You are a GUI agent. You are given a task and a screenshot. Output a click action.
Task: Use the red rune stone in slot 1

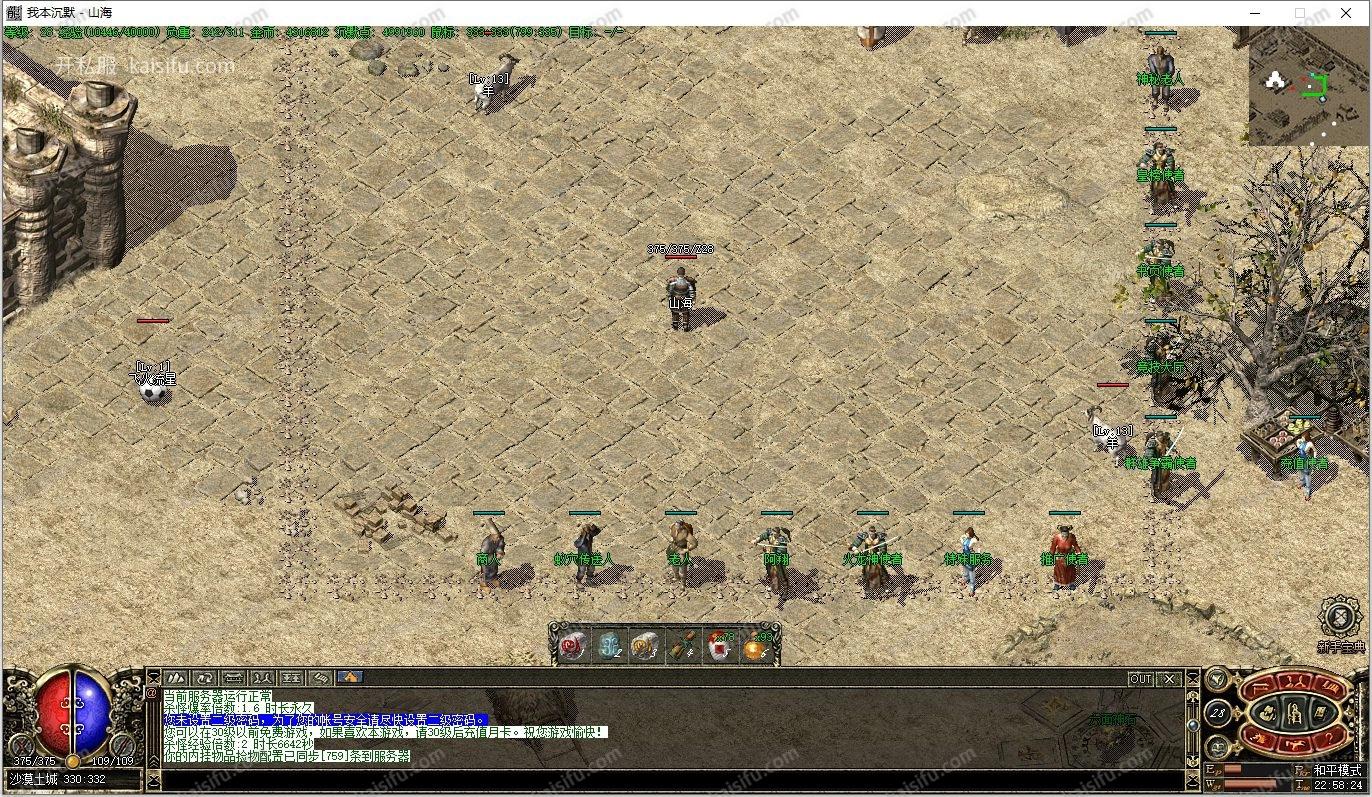[573, 646]
